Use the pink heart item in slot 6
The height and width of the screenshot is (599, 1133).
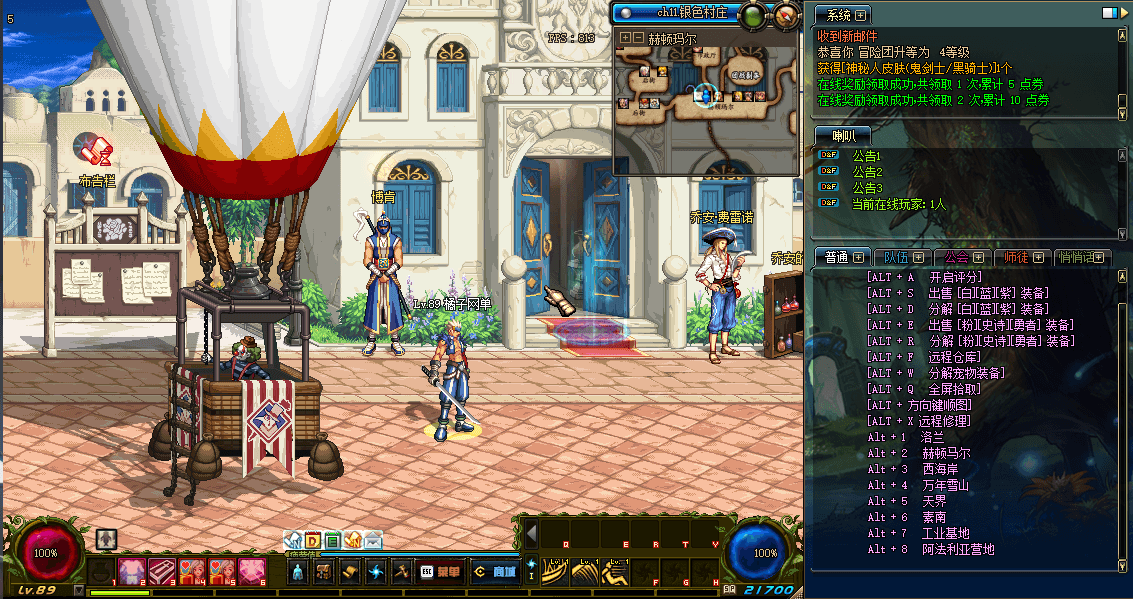251,571
